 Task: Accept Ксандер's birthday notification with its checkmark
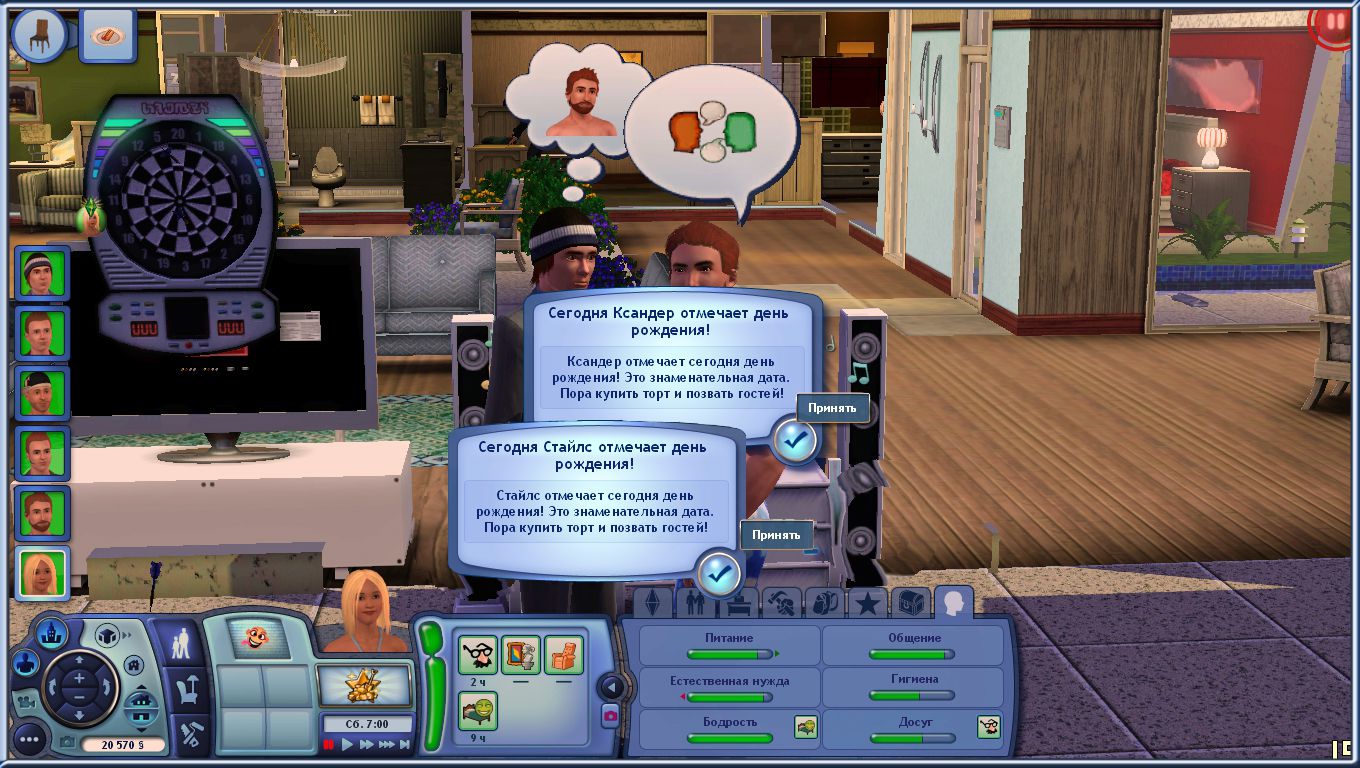[795, 440]
